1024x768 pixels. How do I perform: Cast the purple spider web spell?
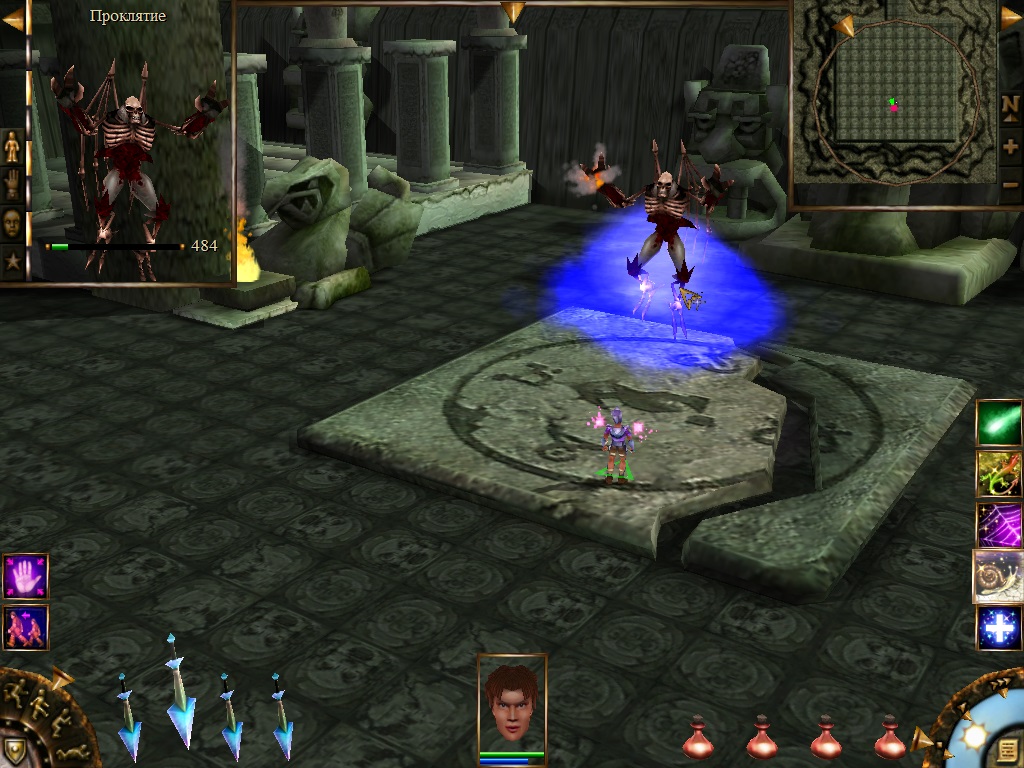point(999,525)
